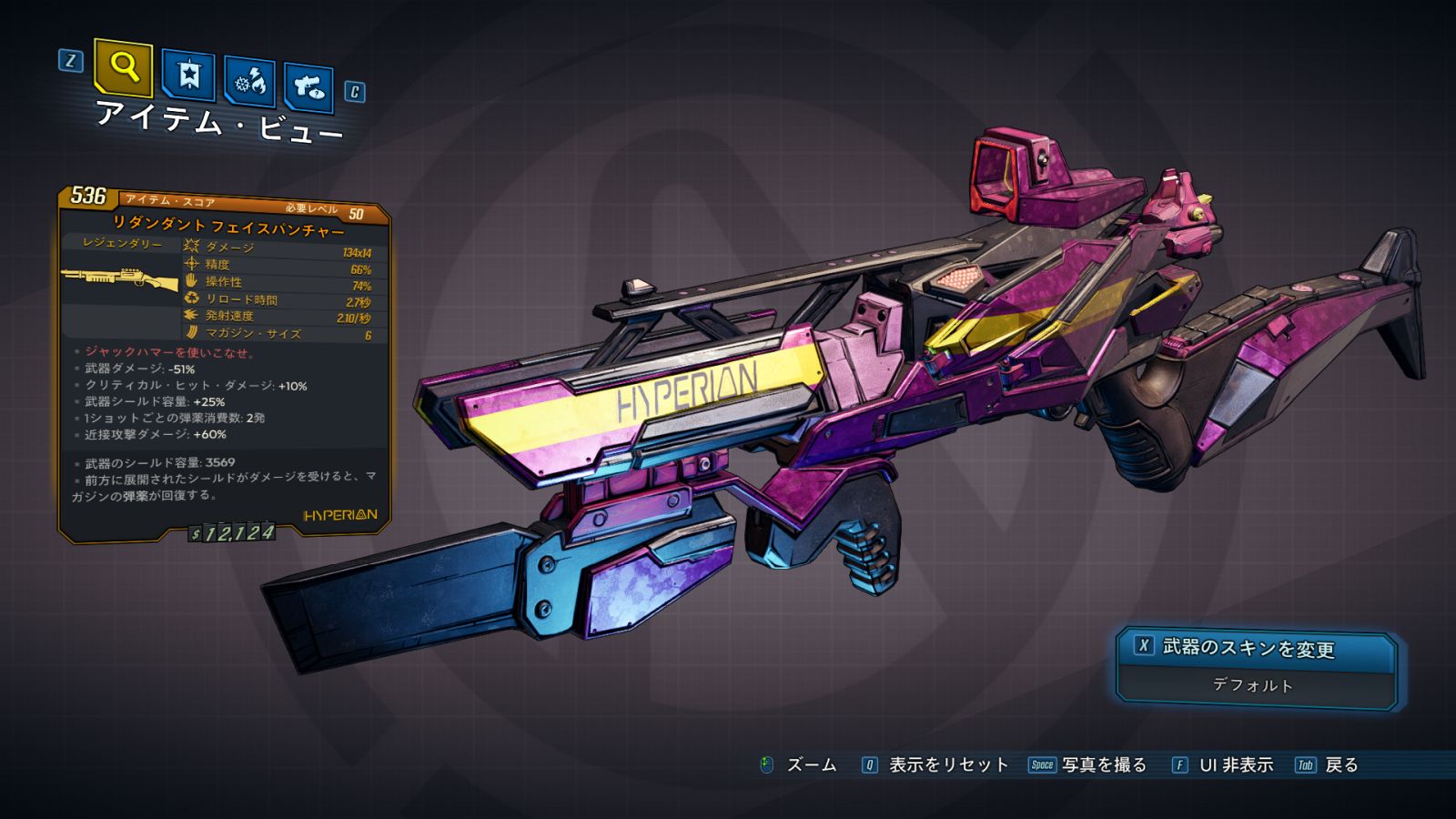The width and height of the screenshot is (1456, 819).
Task: Go back with 戻る
Action: (1340, 765)
